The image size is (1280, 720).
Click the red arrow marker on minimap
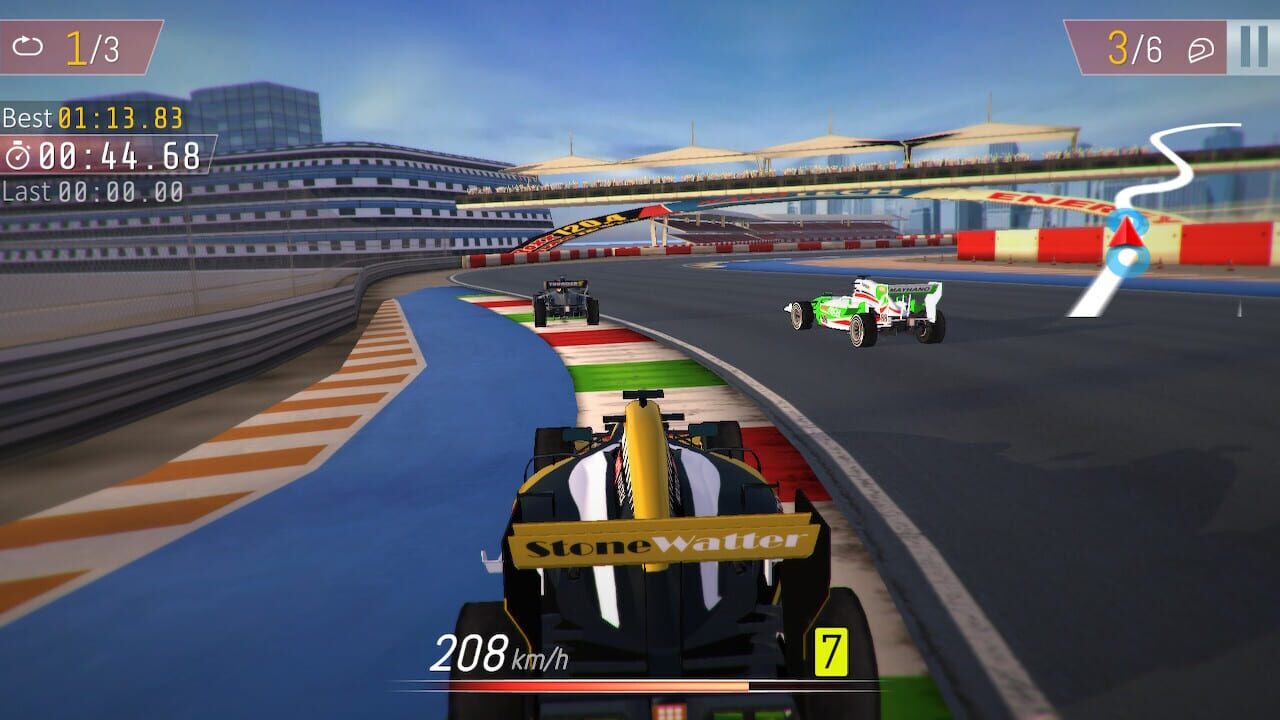click(x=1125, y=235)
